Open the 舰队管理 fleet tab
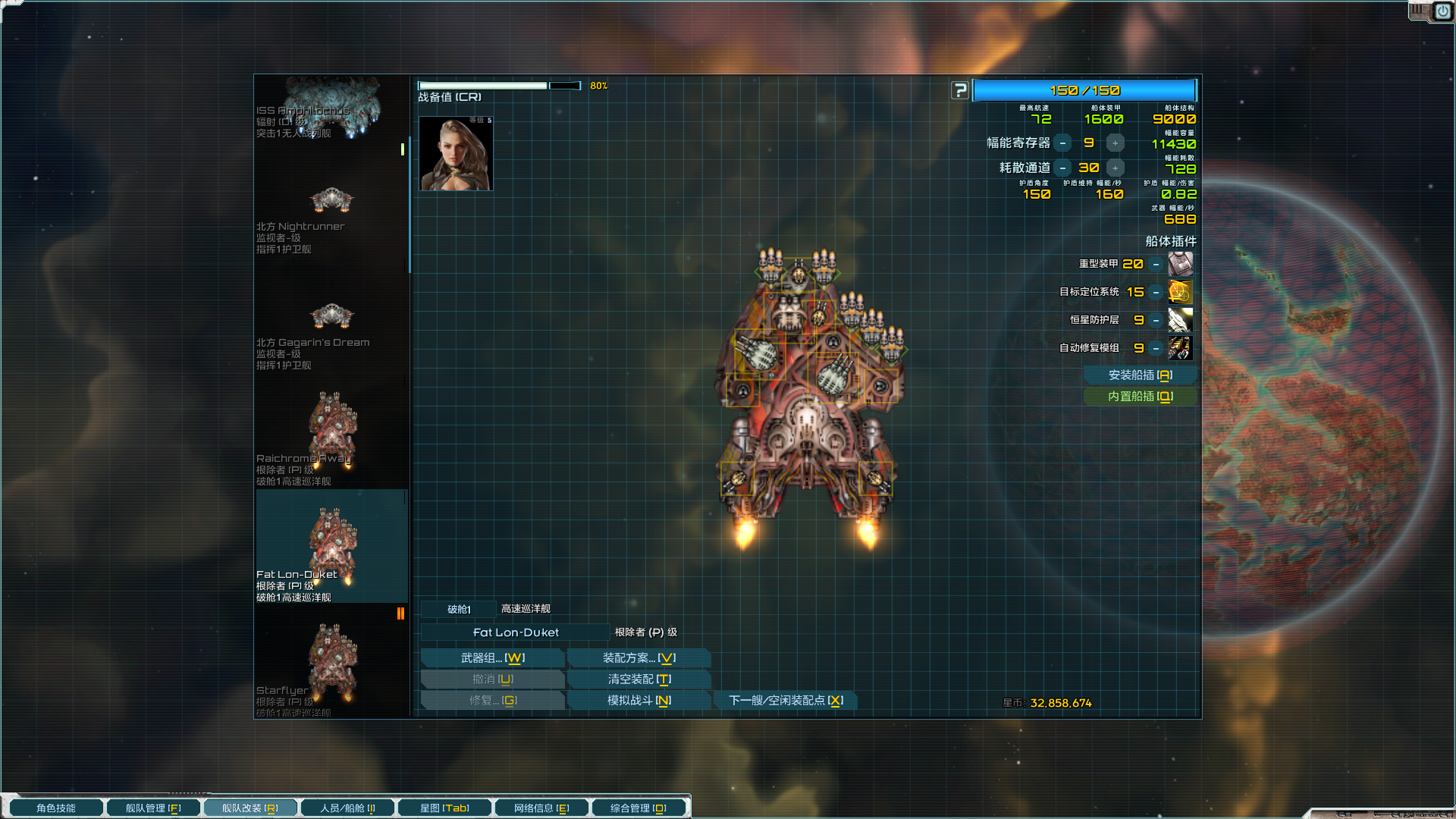Screen dimensions: 1456x819 click(153, 808)
